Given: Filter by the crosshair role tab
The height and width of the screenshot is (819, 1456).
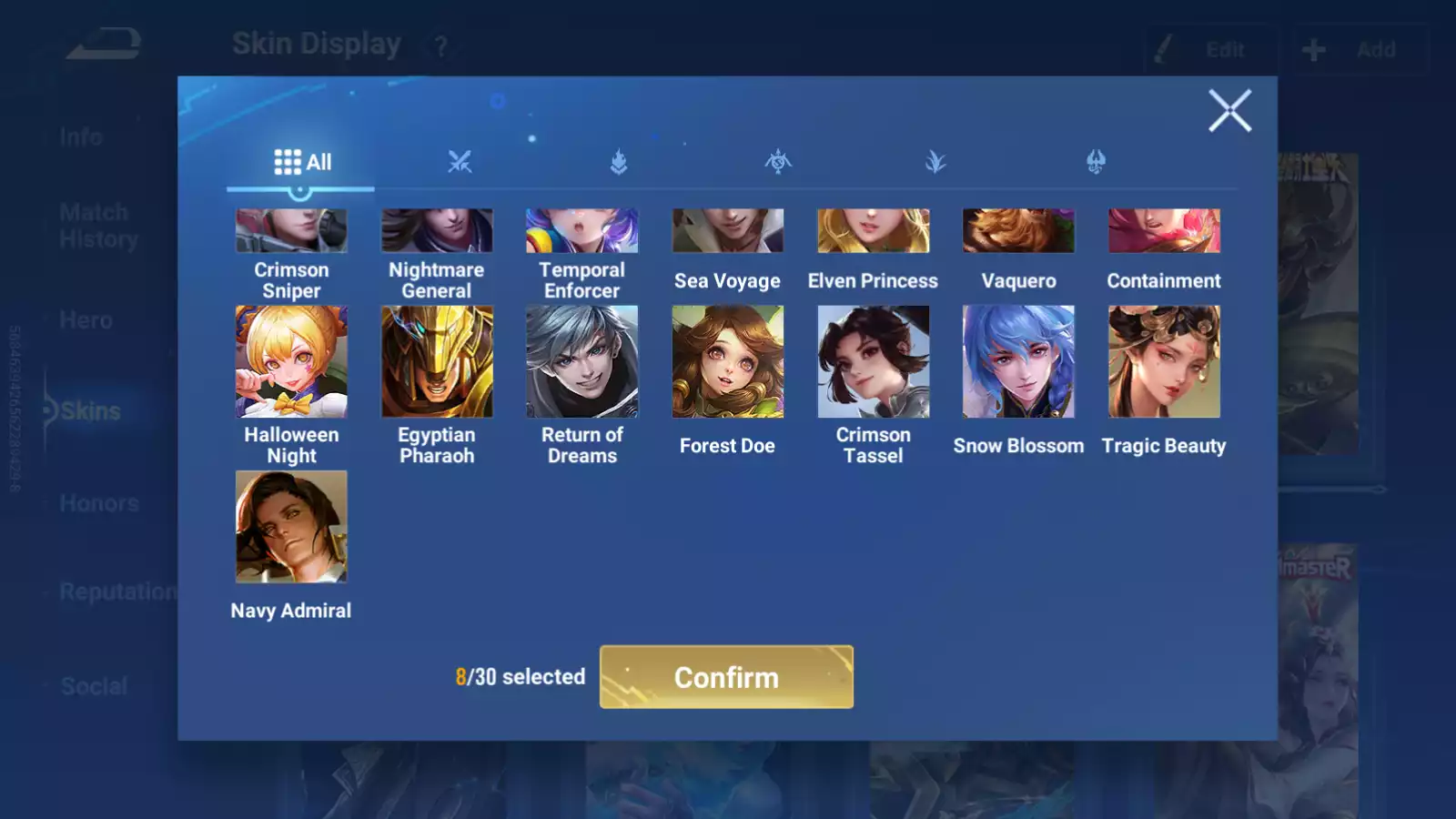Looking at the screenshot, I should 778,163.
